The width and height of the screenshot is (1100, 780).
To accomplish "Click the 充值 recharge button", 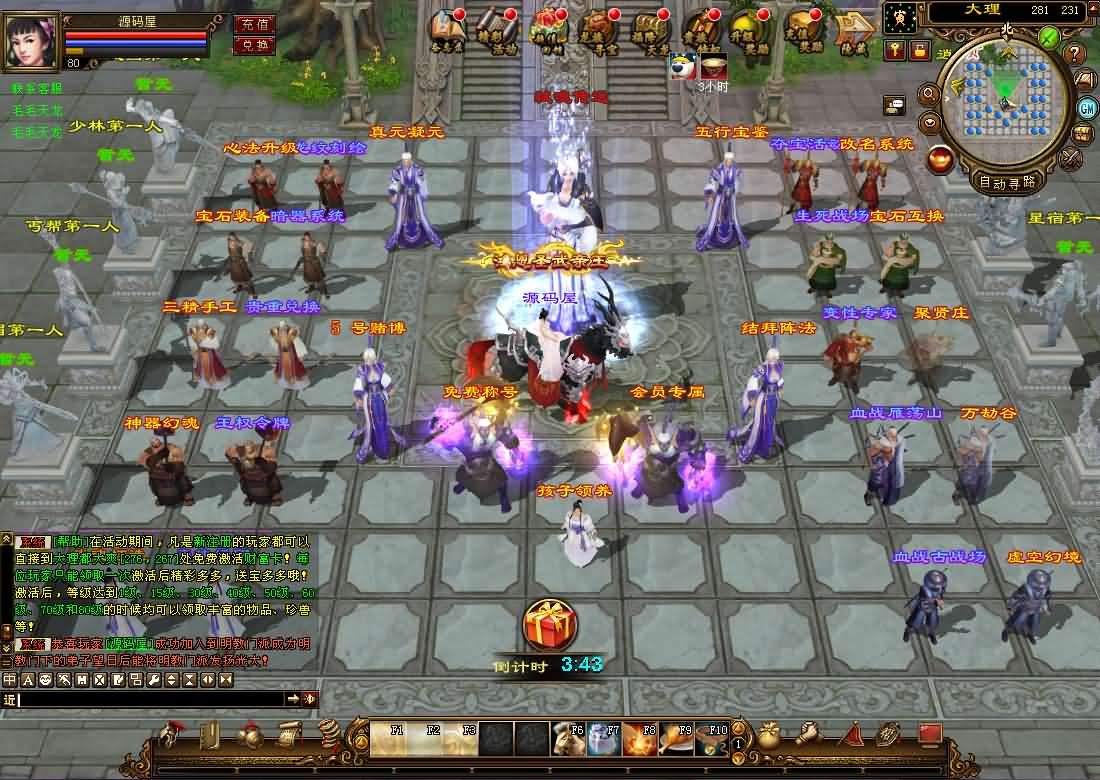I will 254,24.
